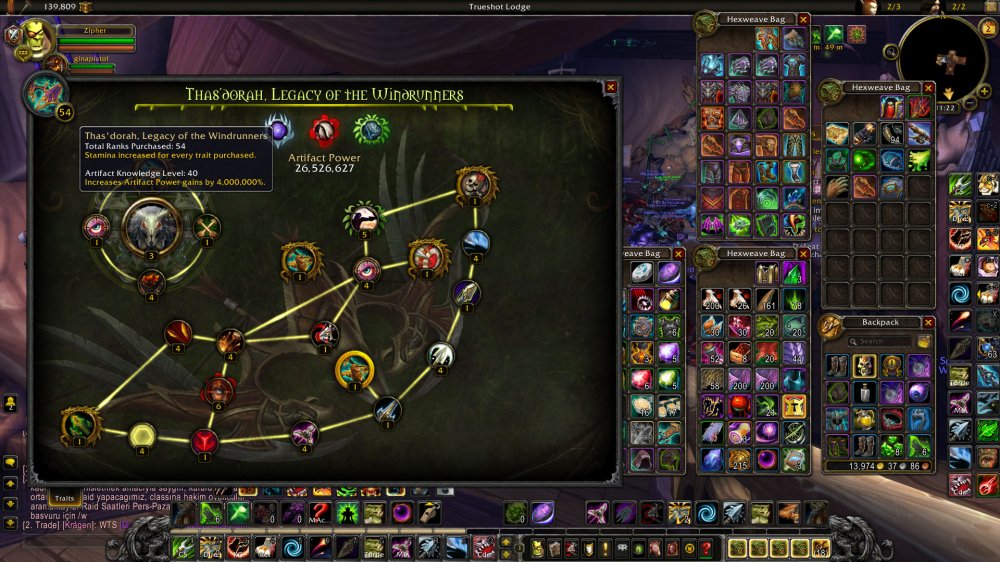1000x562 pixels.
Task: Click the Backpack search field
Action: click(878, 342)
